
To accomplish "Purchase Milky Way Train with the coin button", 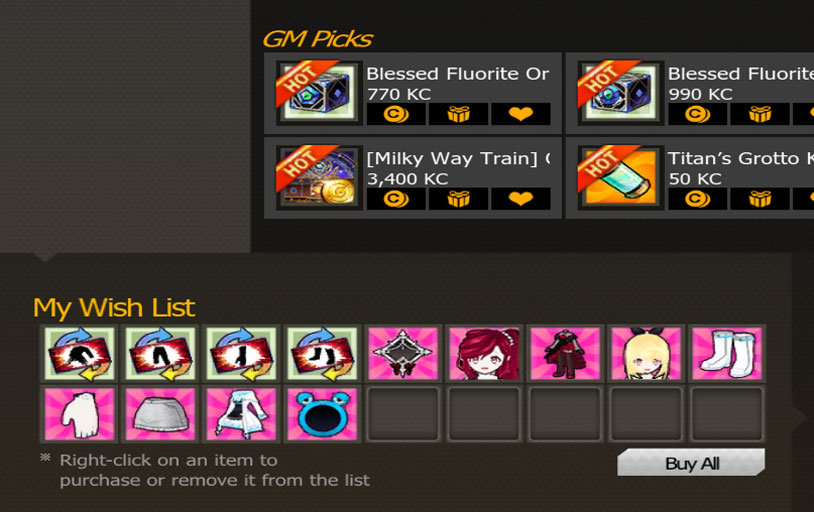I will coord(396,198).
